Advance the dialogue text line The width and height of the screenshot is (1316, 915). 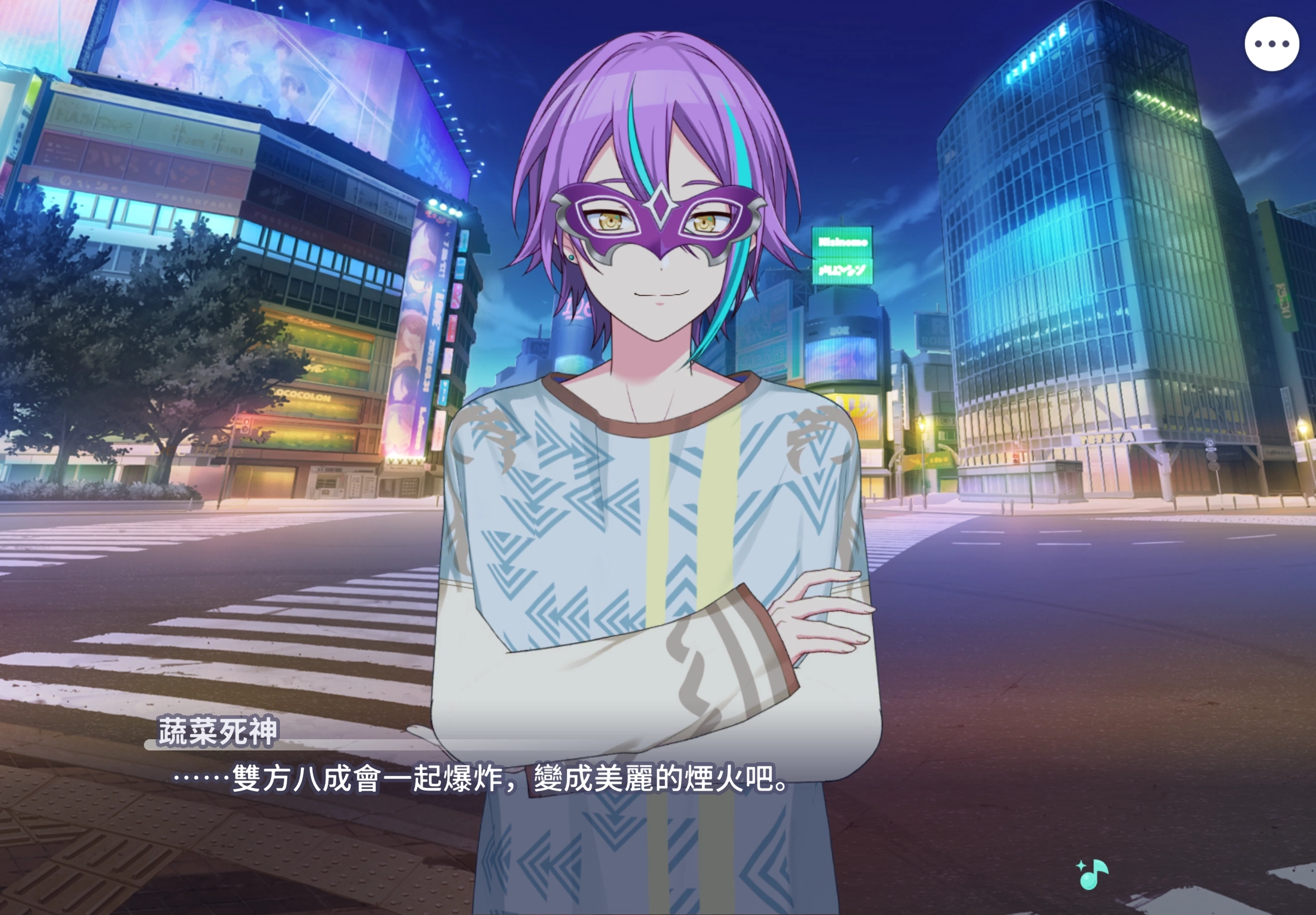[481, 778]
